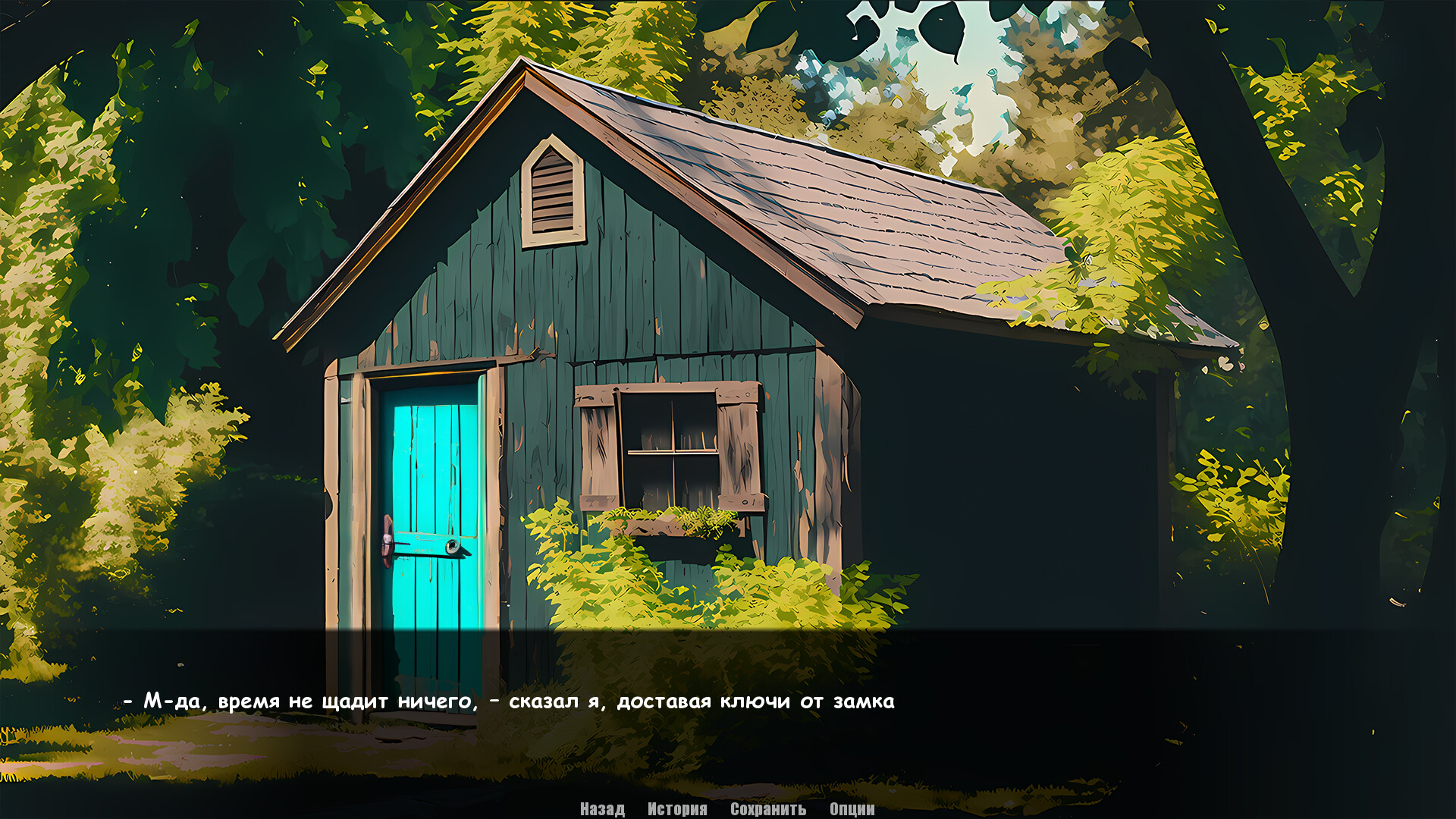Select the window with wooden shutters
The width and height of the screenshot is (1456, 819).
click(x=671, y=447)
